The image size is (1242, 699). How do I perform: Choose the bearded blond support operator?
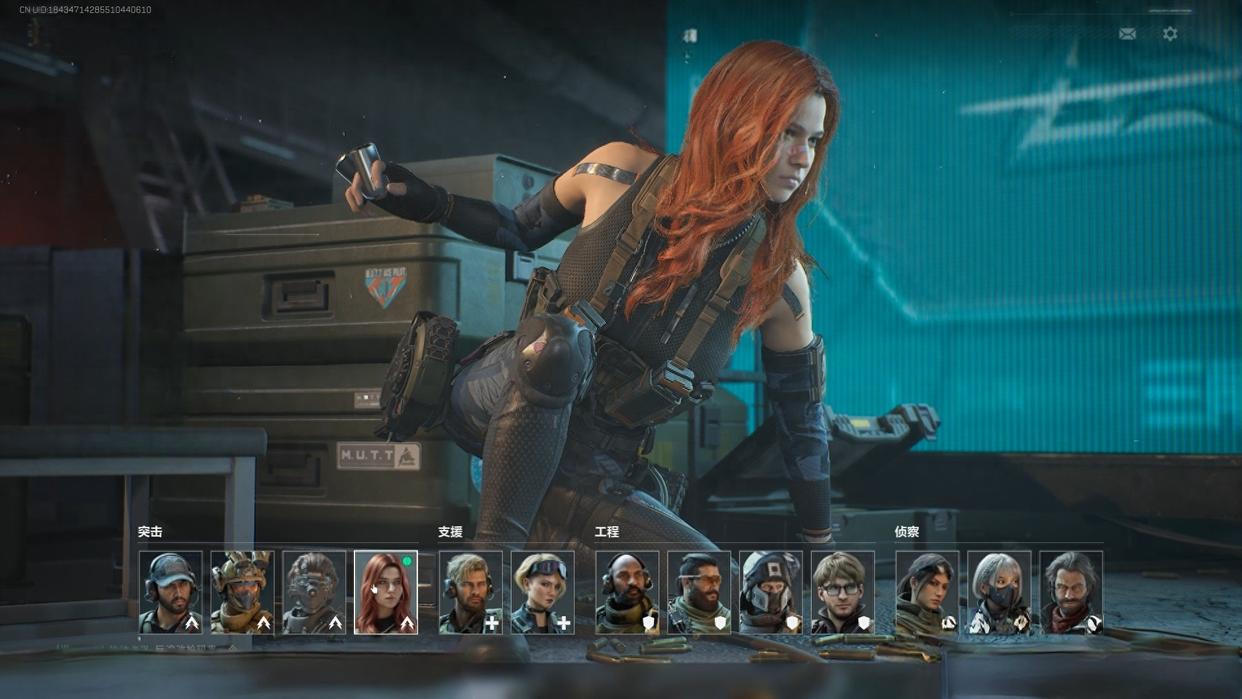point(470,592)
